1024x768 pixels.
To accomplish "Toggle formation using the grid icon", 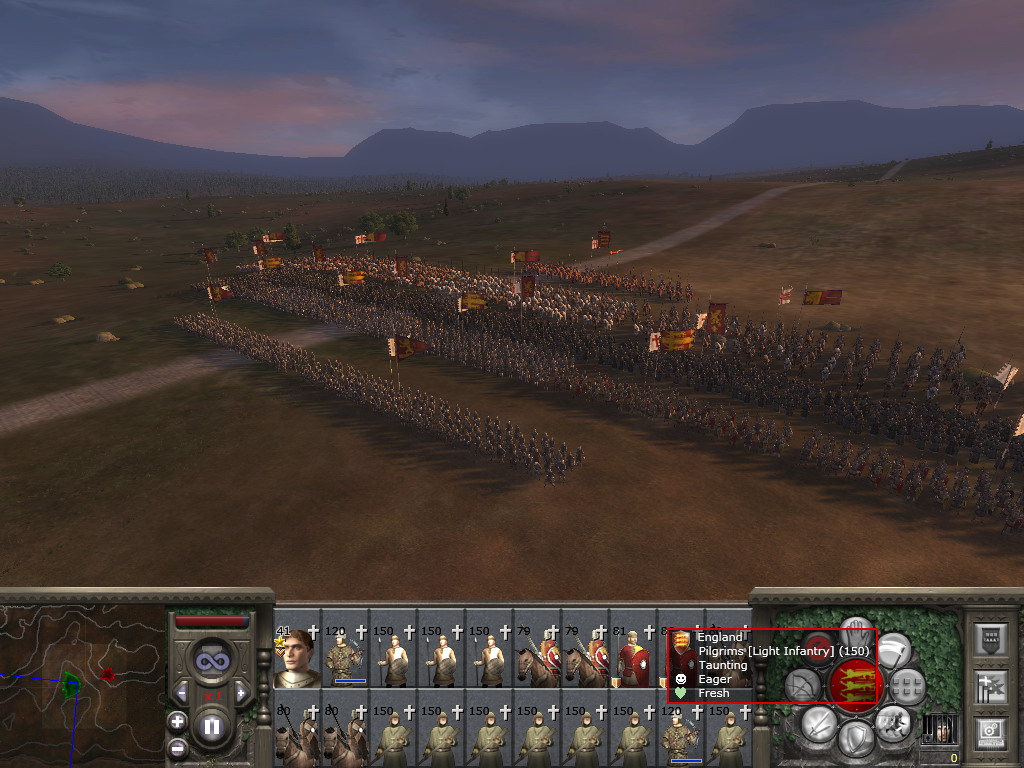I will pos(906,687).
